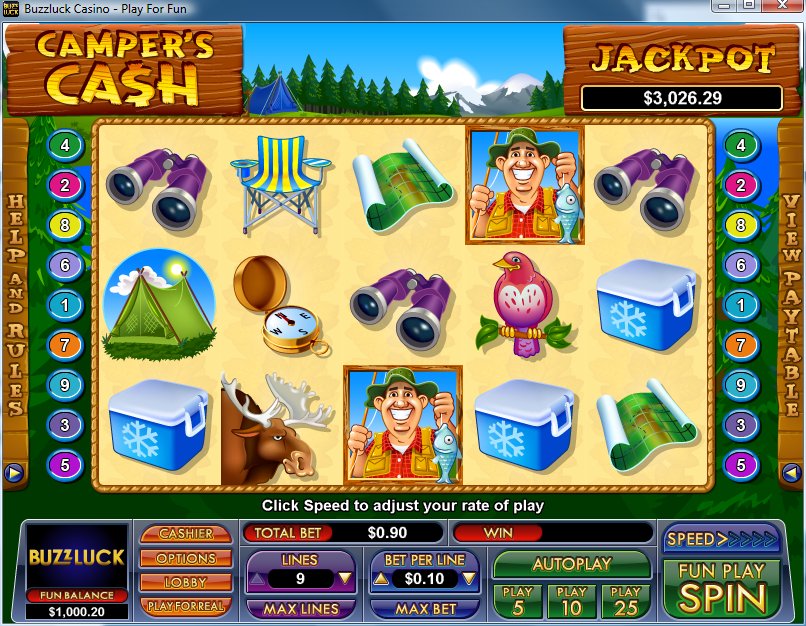Viewport: 806px width, 626px height.
Task: Decrease the number of lines with the yellow arrow
Action: click(x=344, y=578)
